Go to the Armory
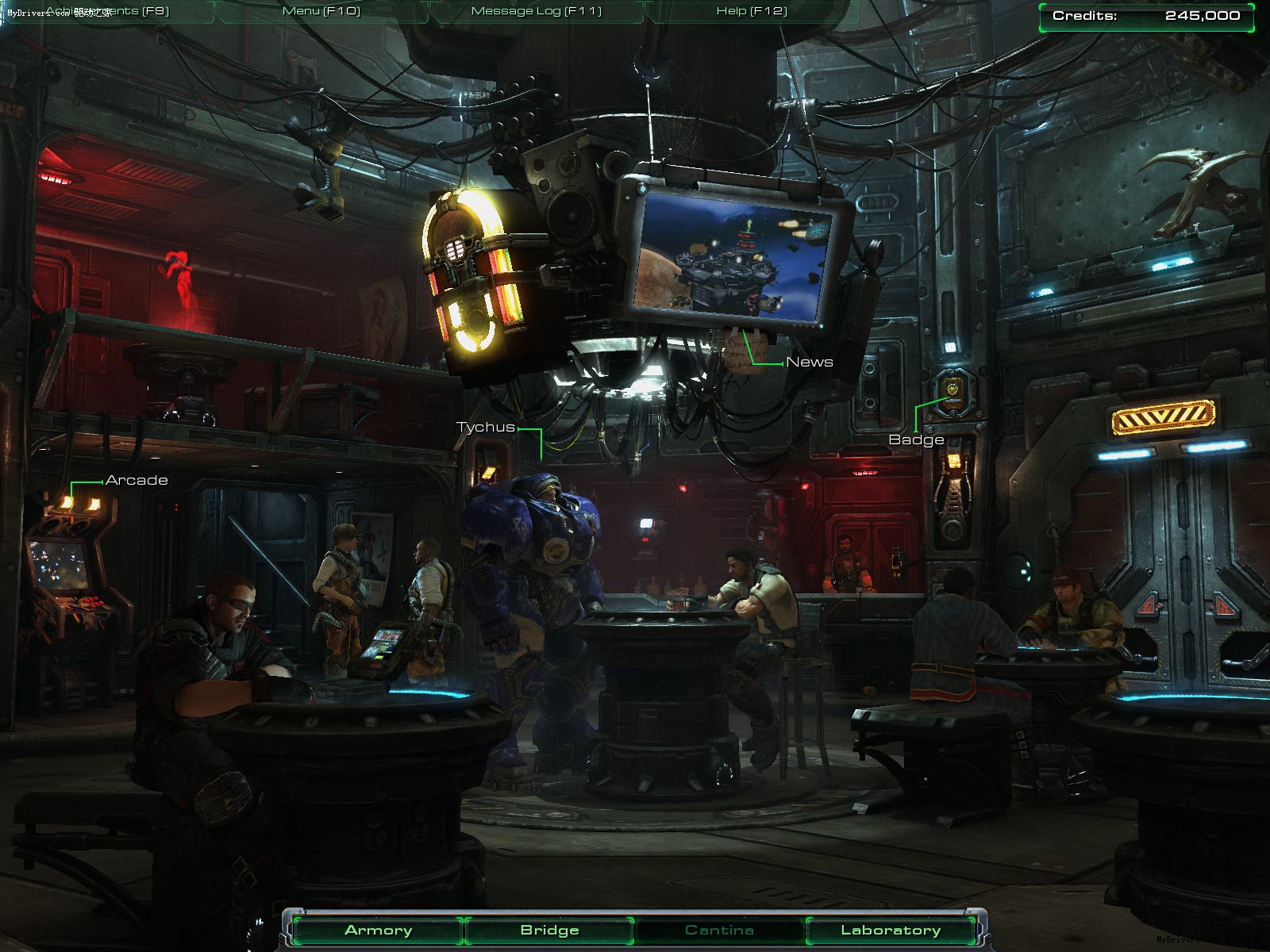This screenshot has height=952, width=1270. click(378, 931)
